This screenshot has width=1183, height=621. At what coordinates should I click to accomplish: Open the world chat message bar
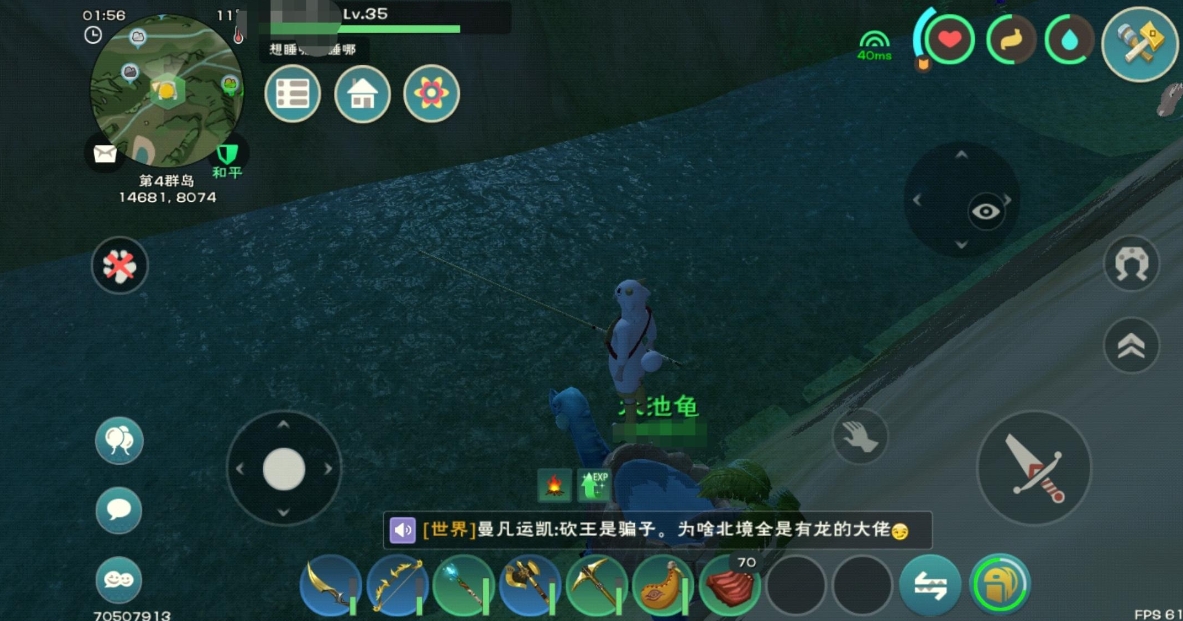(657, 530)
